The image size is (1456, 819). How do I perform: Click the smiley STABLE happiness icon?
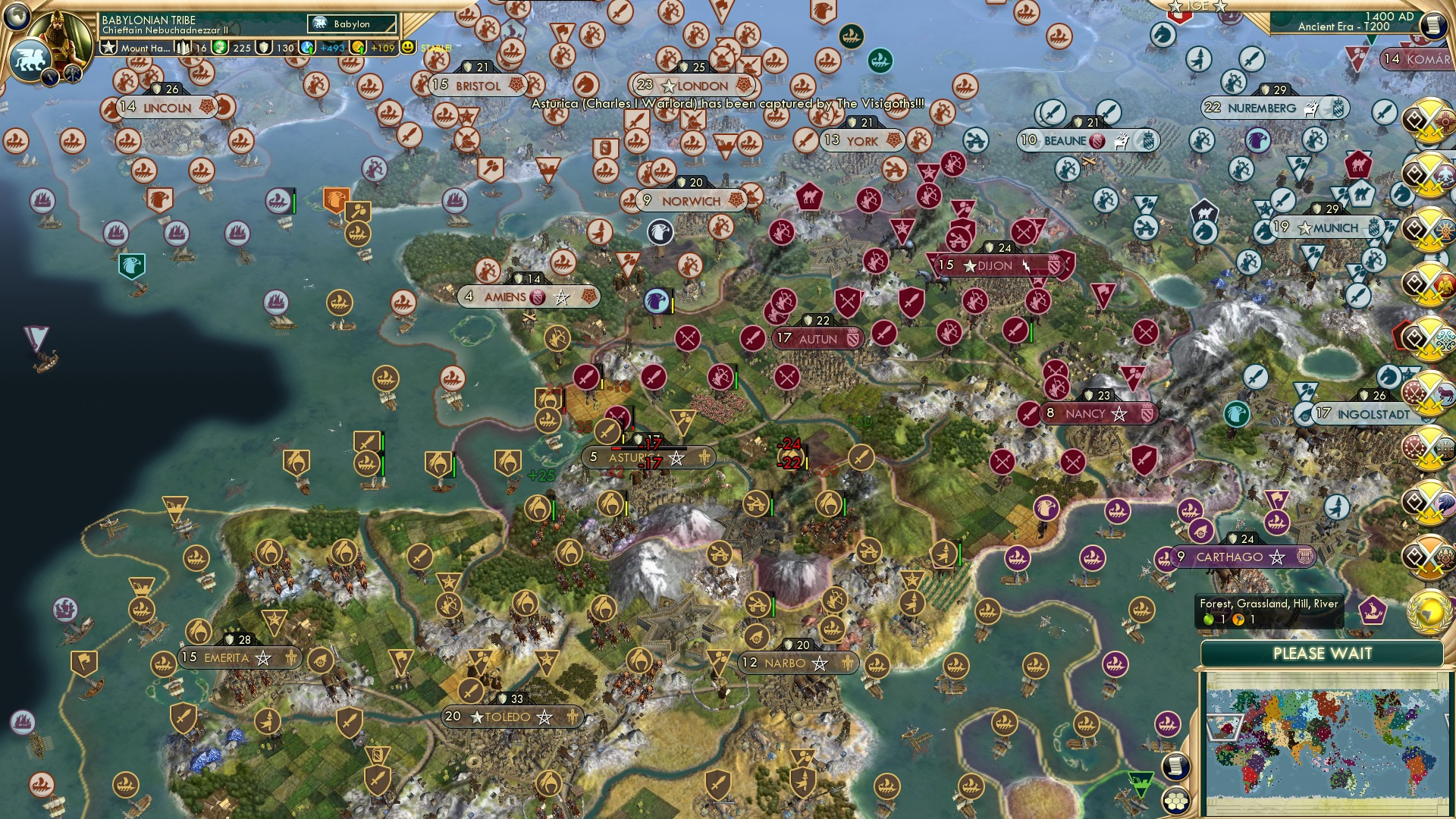[408, 46]
